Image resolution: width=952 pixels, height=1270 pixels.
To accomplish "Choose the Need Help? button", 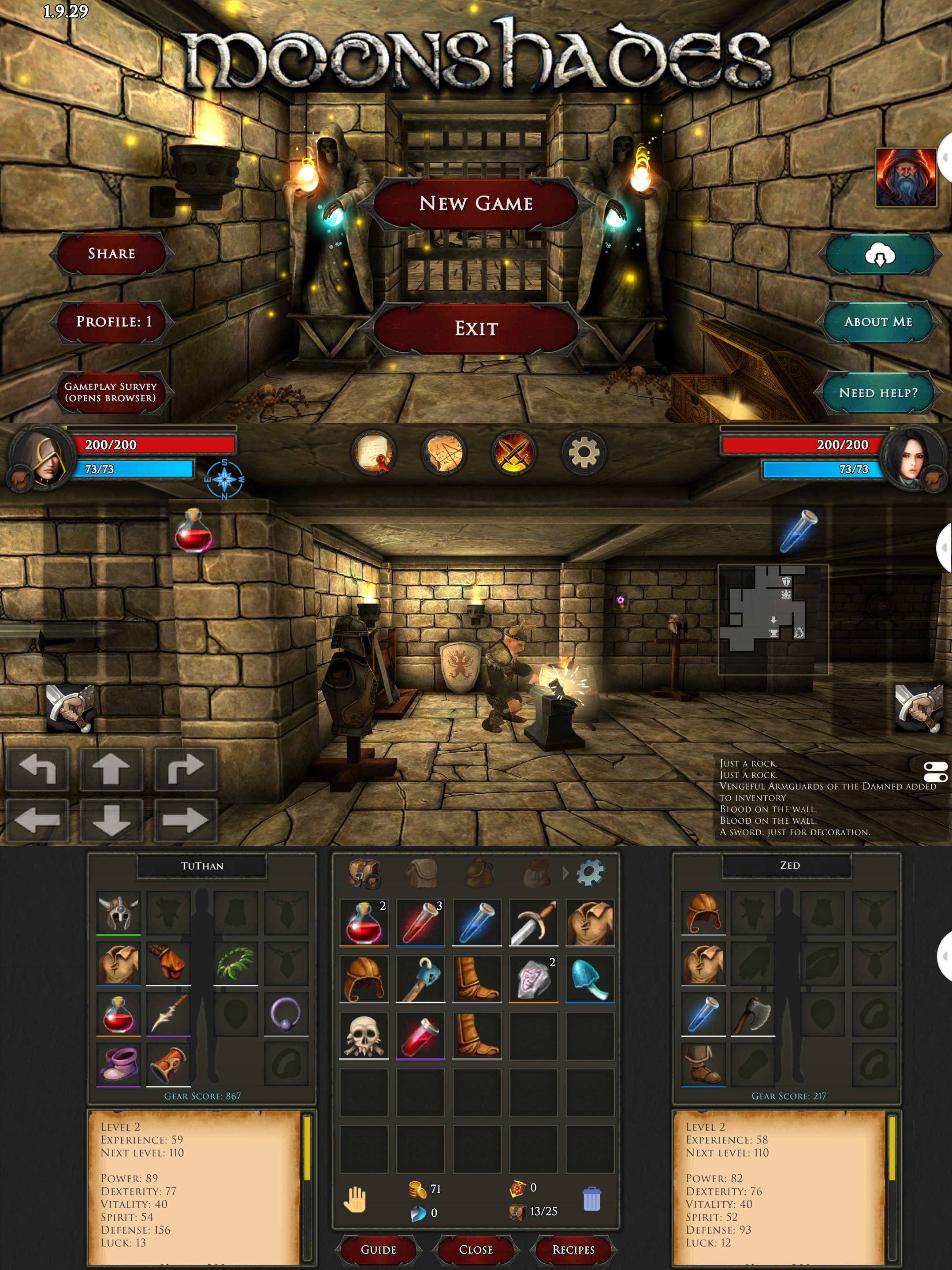I will [x=878, y=393].
